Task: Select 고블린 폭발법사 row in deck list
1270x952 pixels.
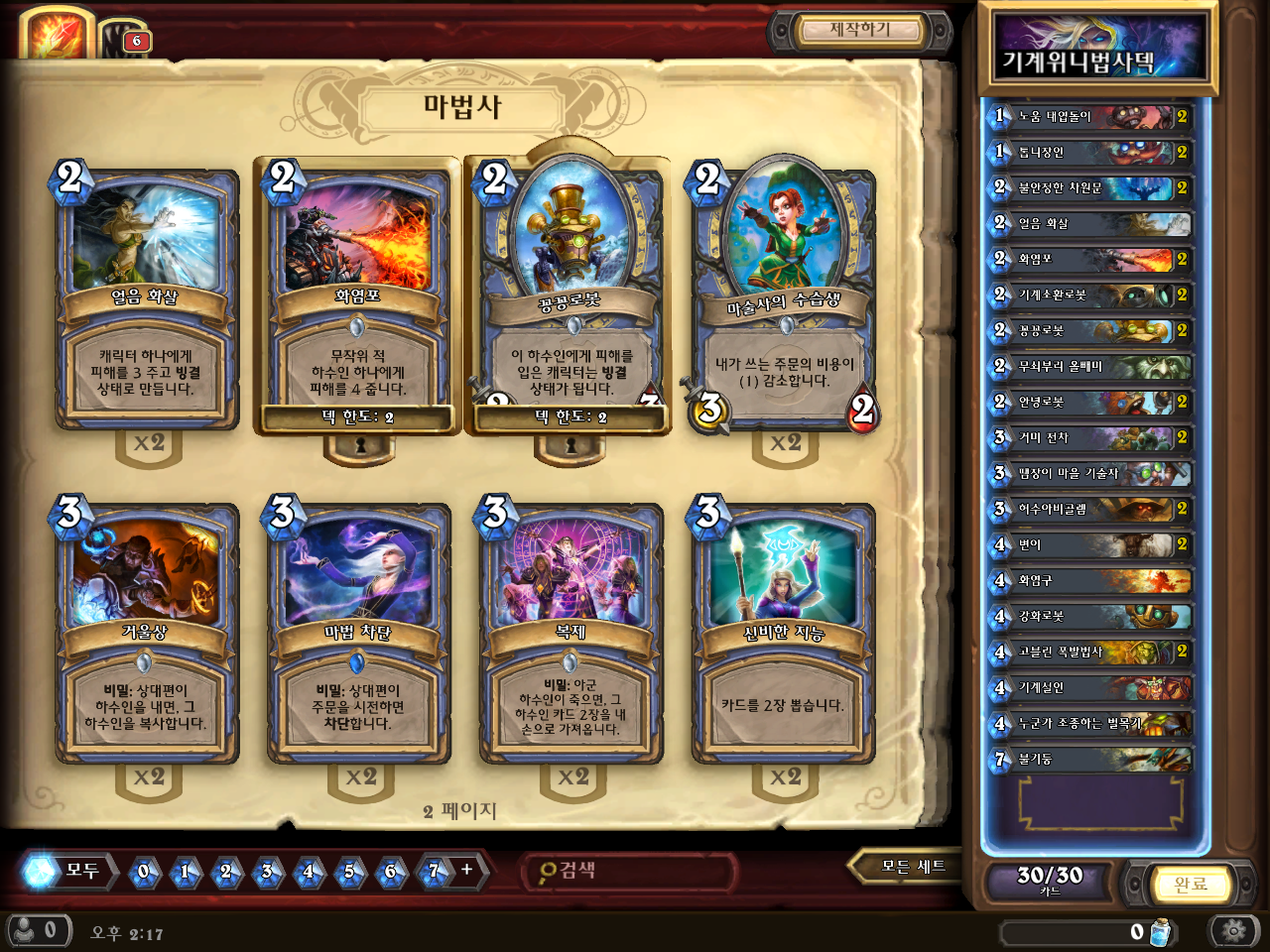Action: tap(1091, 653)
